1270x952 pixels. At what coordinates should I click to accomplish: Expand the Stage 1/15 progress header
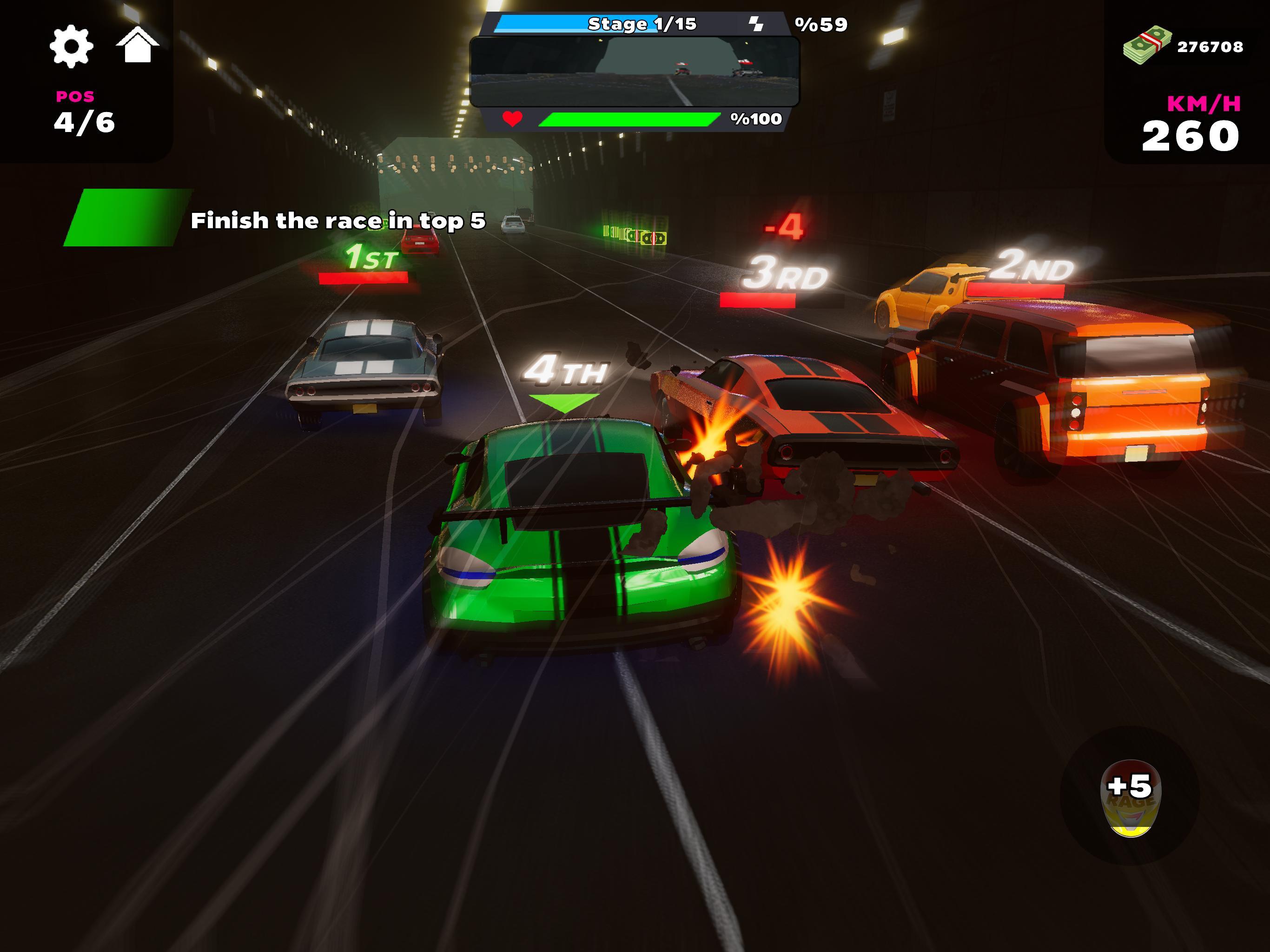click(642, 24)
